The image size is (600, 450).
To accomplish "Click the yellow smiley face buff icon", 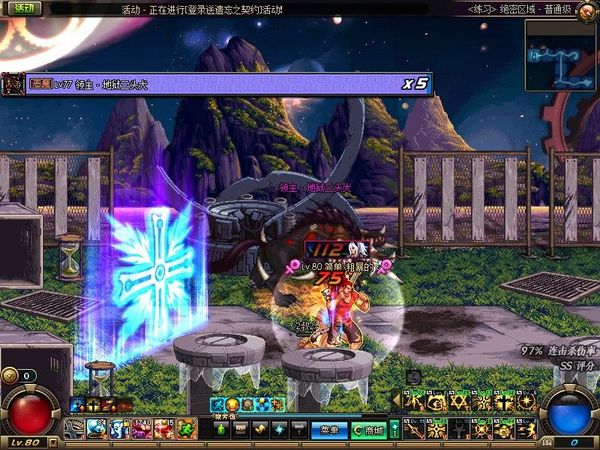I will (x=231, y=404).
